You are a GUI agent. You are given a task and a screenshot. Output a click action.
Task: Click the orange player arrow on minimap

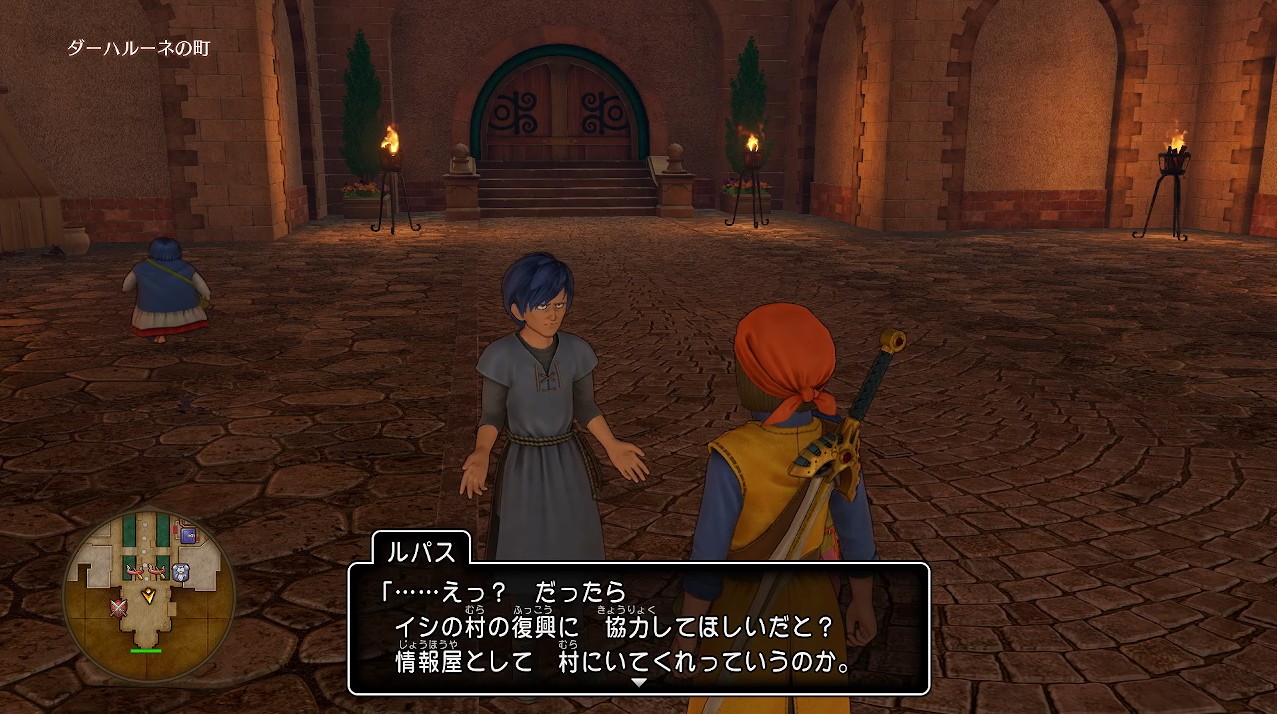tap(149, 595)
